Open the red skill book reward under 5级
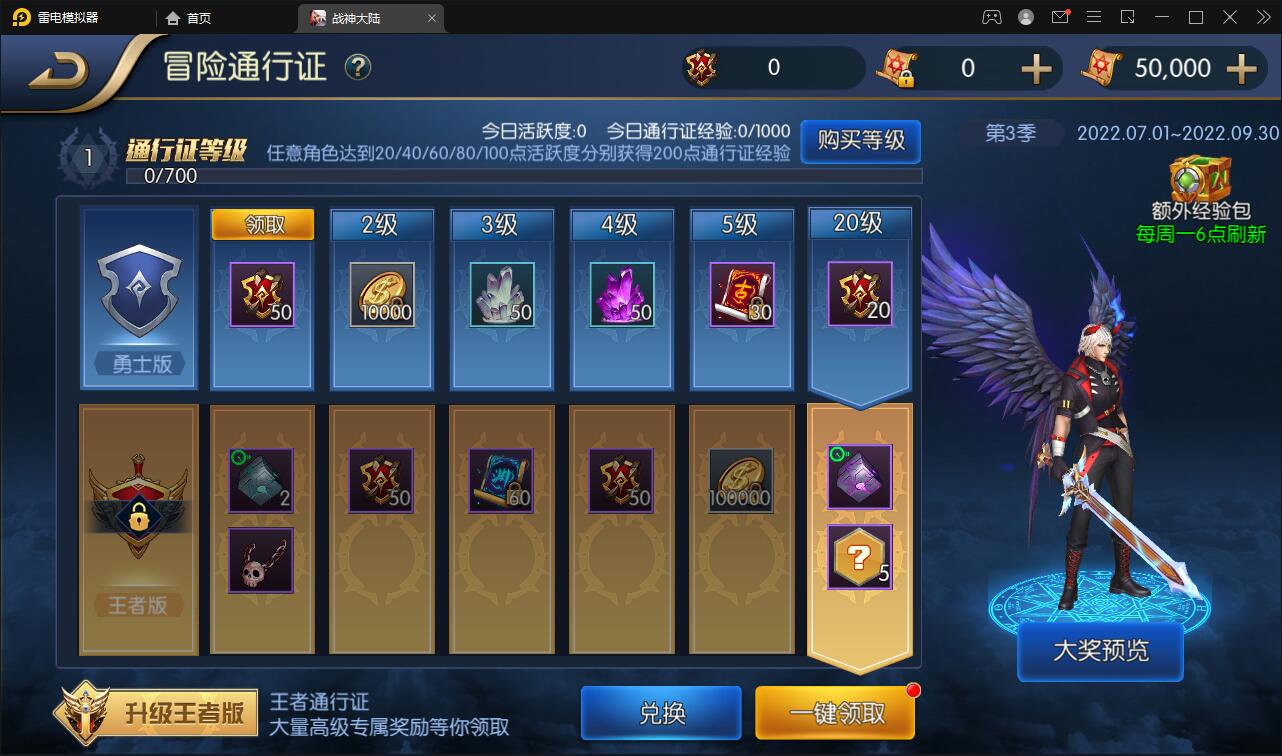1282x756 pixels. [741, 294]
